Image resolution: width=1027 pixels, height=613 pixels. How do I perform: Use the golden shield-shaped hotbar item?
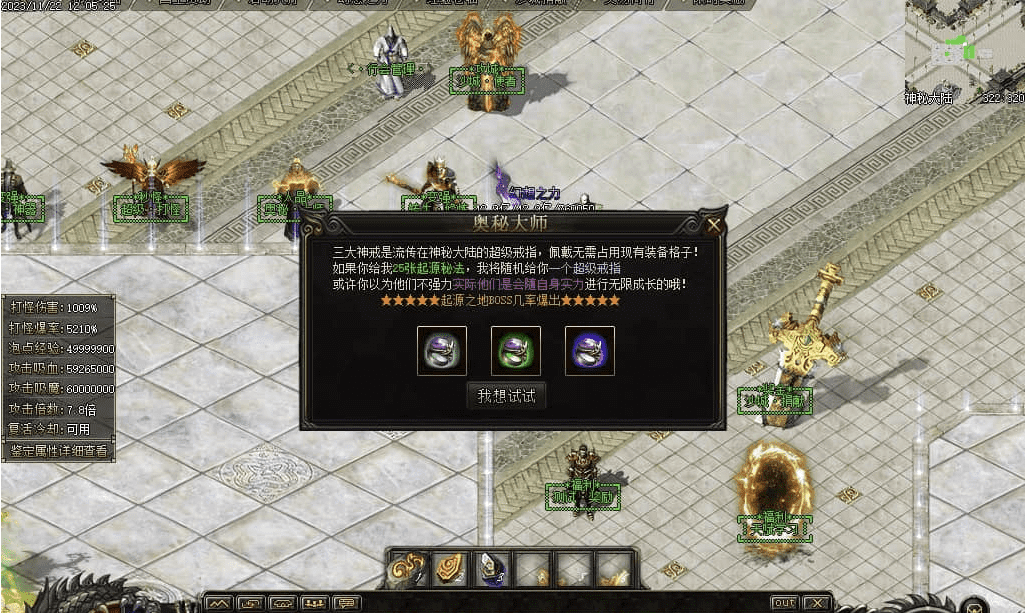[451, 569]
